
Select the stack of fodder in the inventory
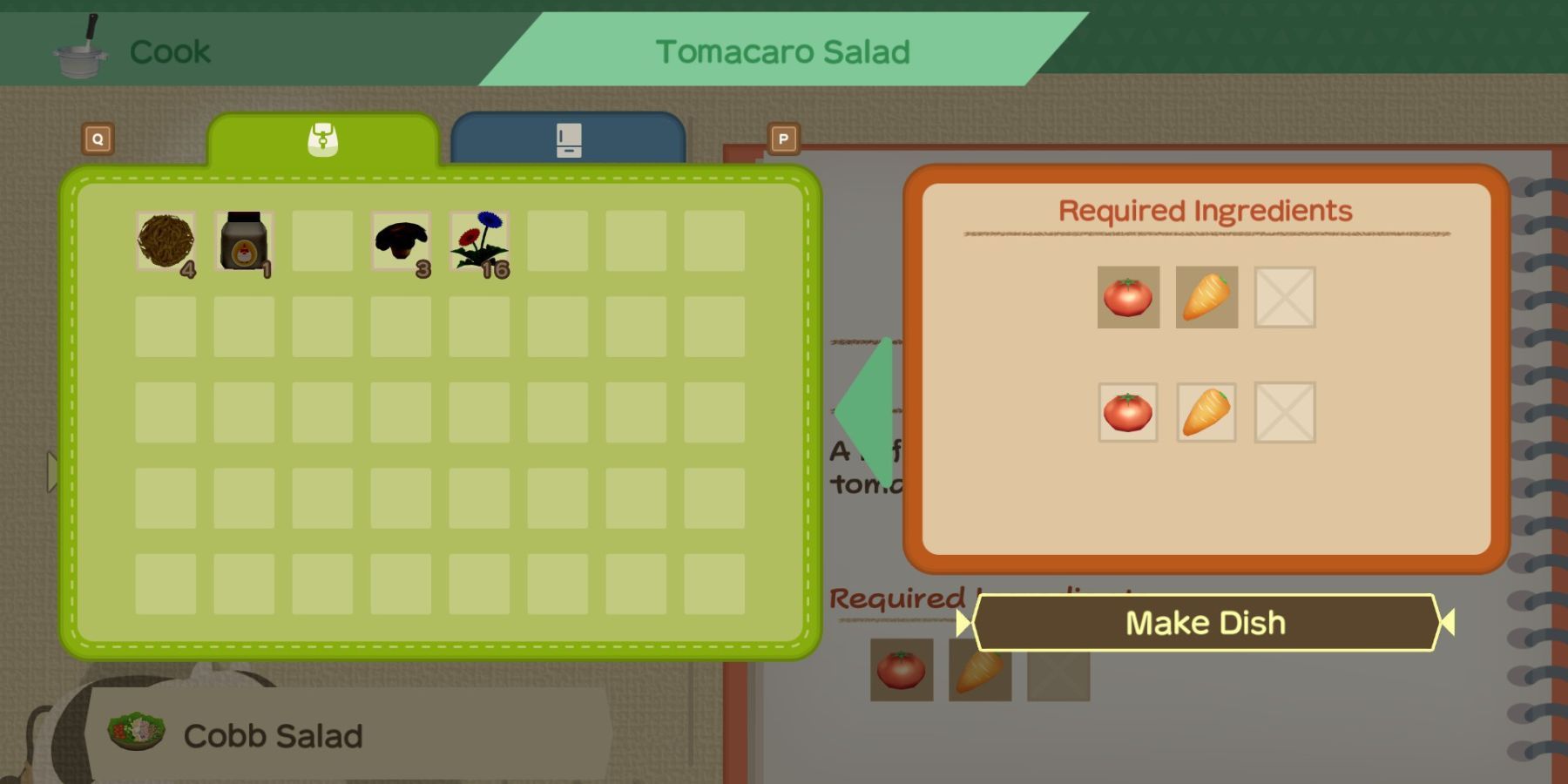pyautogui.click(x=166, y=241)
